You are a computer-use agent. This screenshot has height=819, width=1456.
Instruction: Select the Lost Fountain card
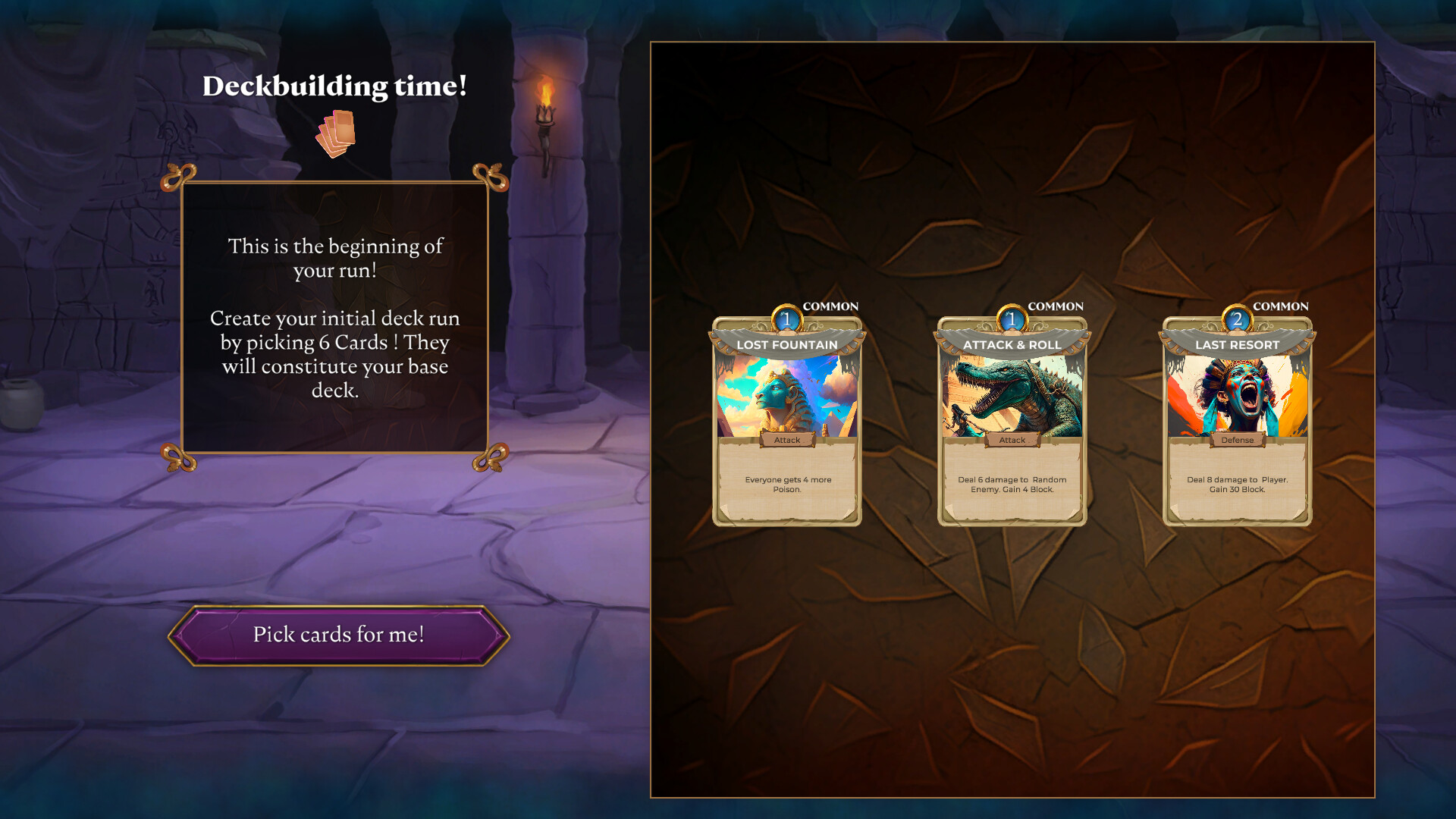786,417
